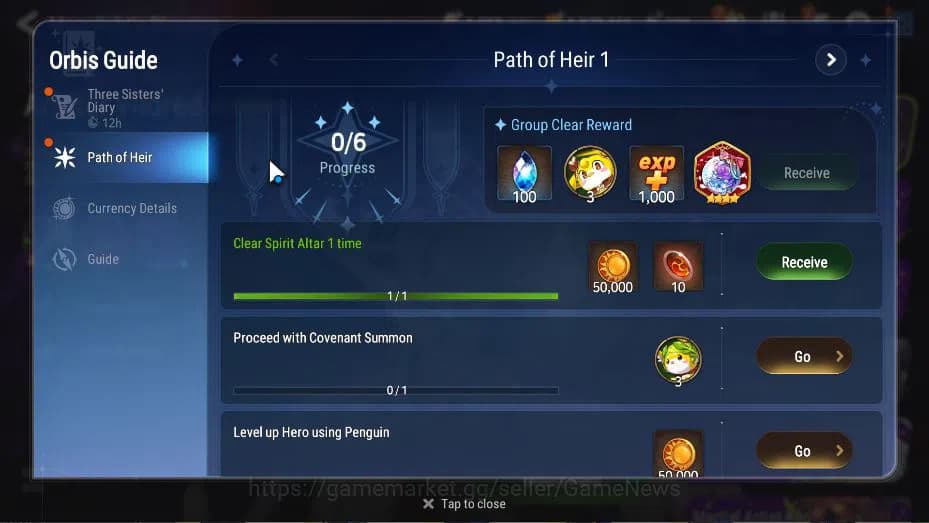Claim the greyed Group Clear Reward
The width and height of the screenshot is (929, 523).
point(806,173)
